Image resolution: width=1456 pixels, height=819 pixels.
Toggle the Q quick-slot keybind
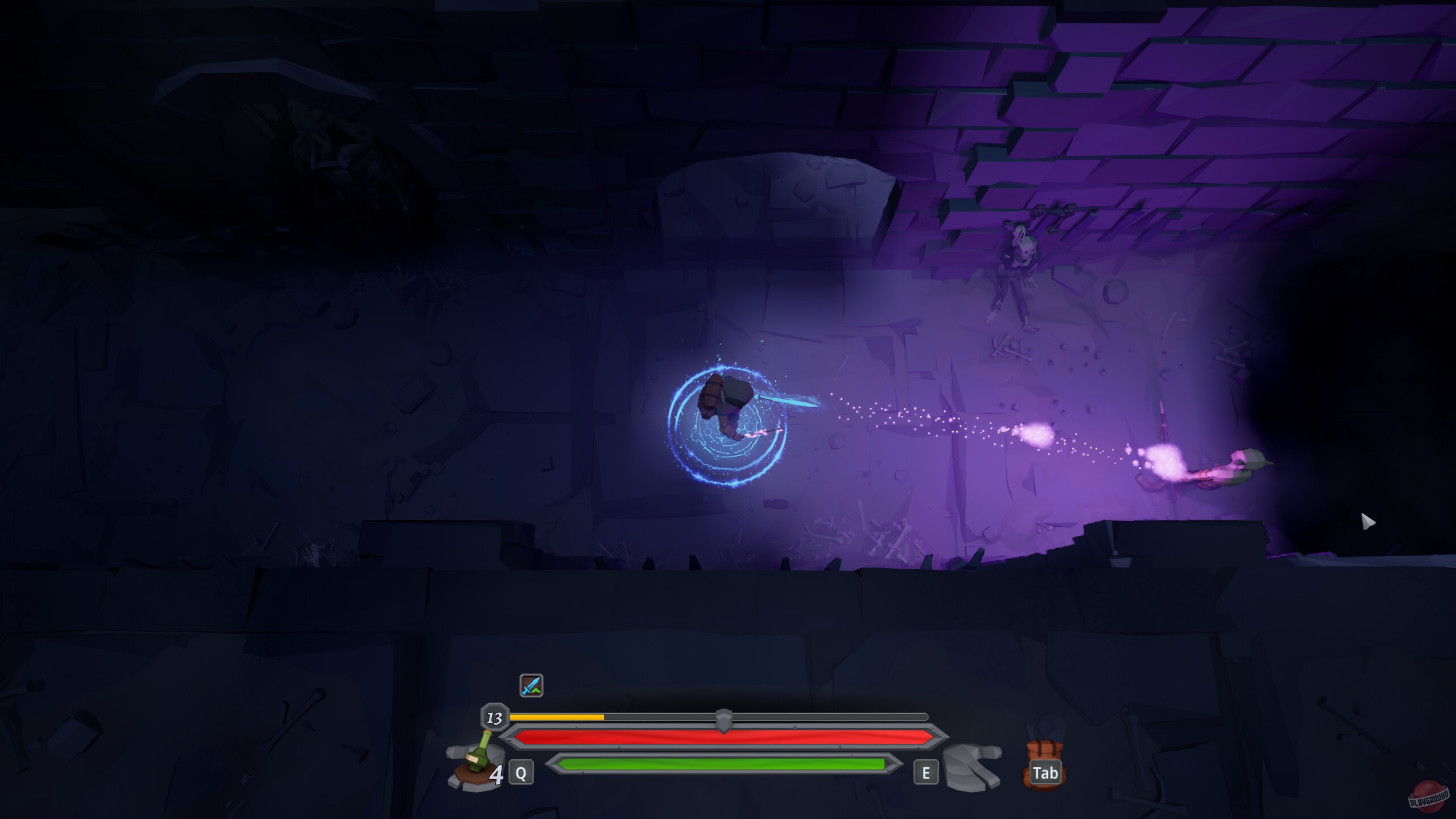coord(521,773)
